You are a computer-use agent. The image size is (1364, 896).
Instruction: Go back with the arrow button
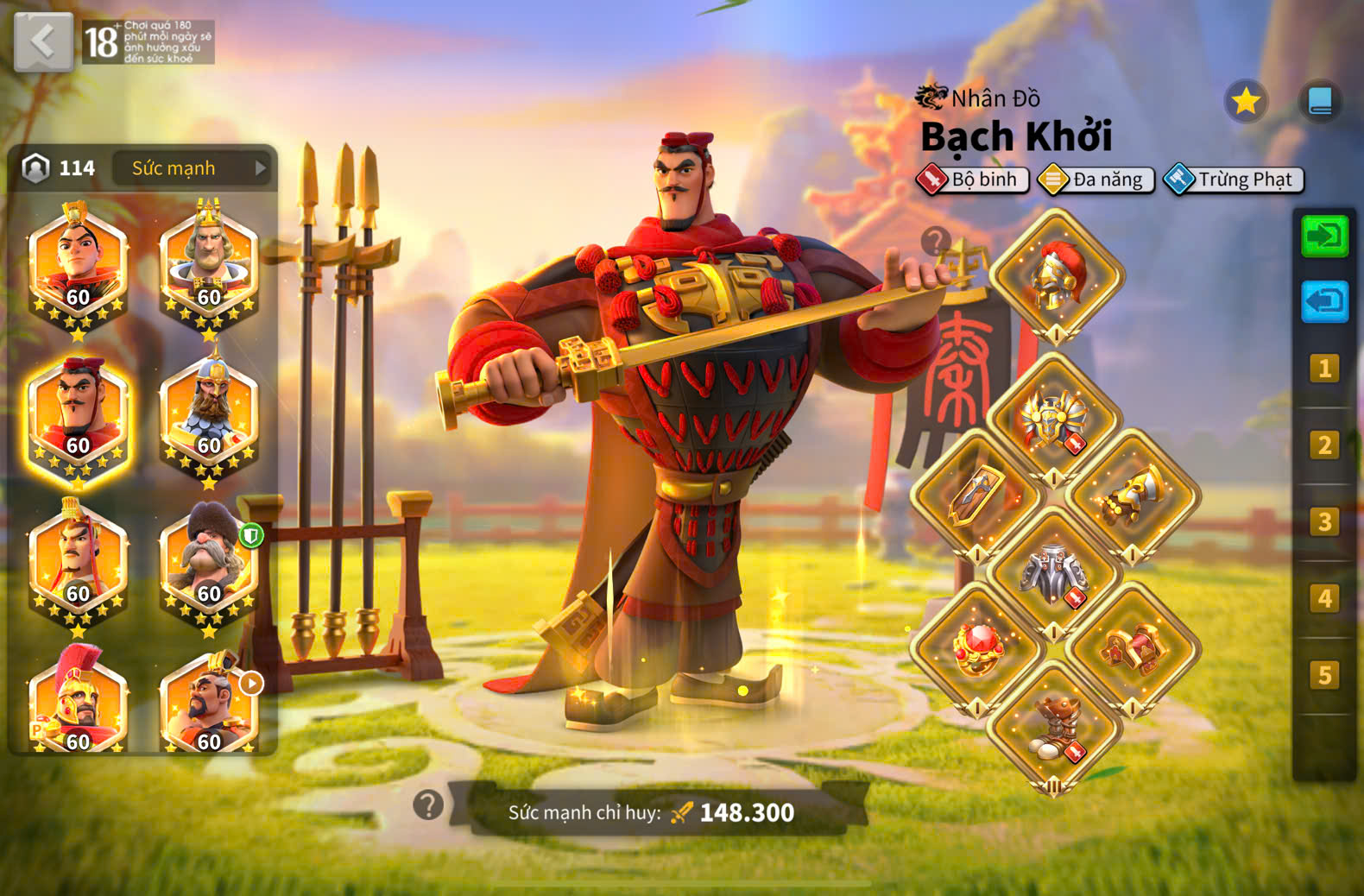[43, 41]
